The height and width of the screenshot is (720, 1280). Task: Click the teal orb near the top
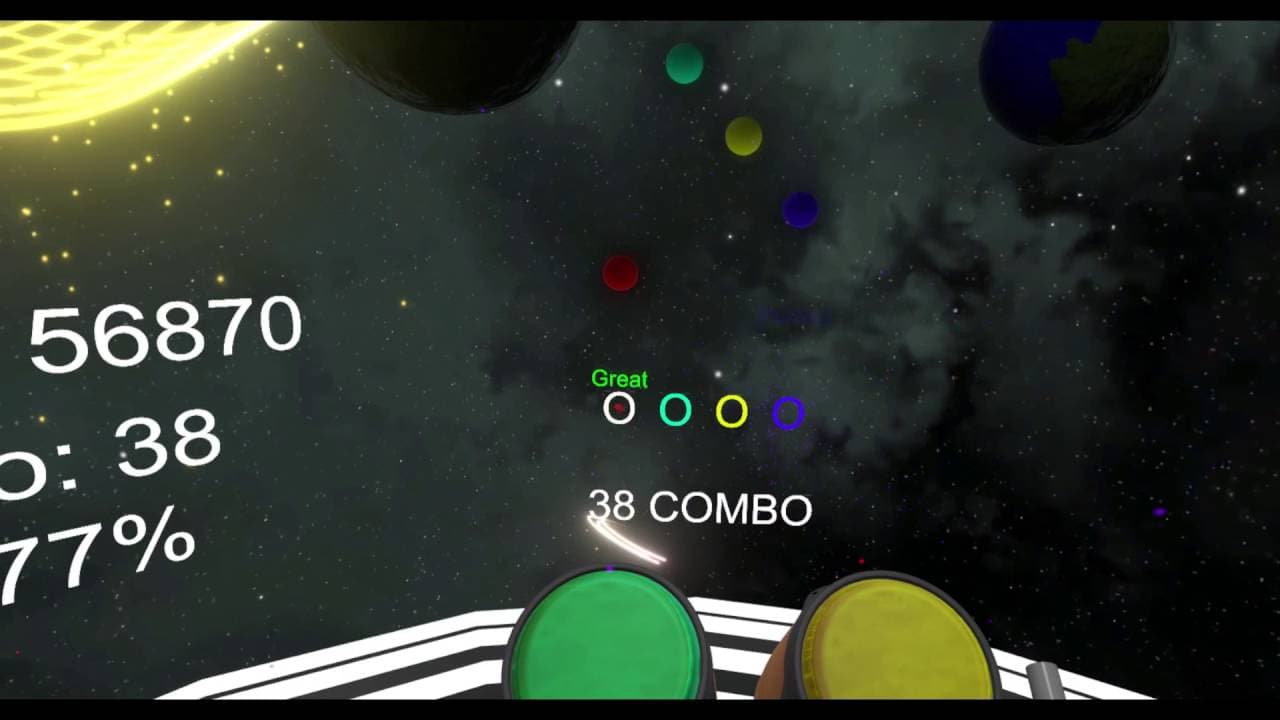tap(684, 64)
